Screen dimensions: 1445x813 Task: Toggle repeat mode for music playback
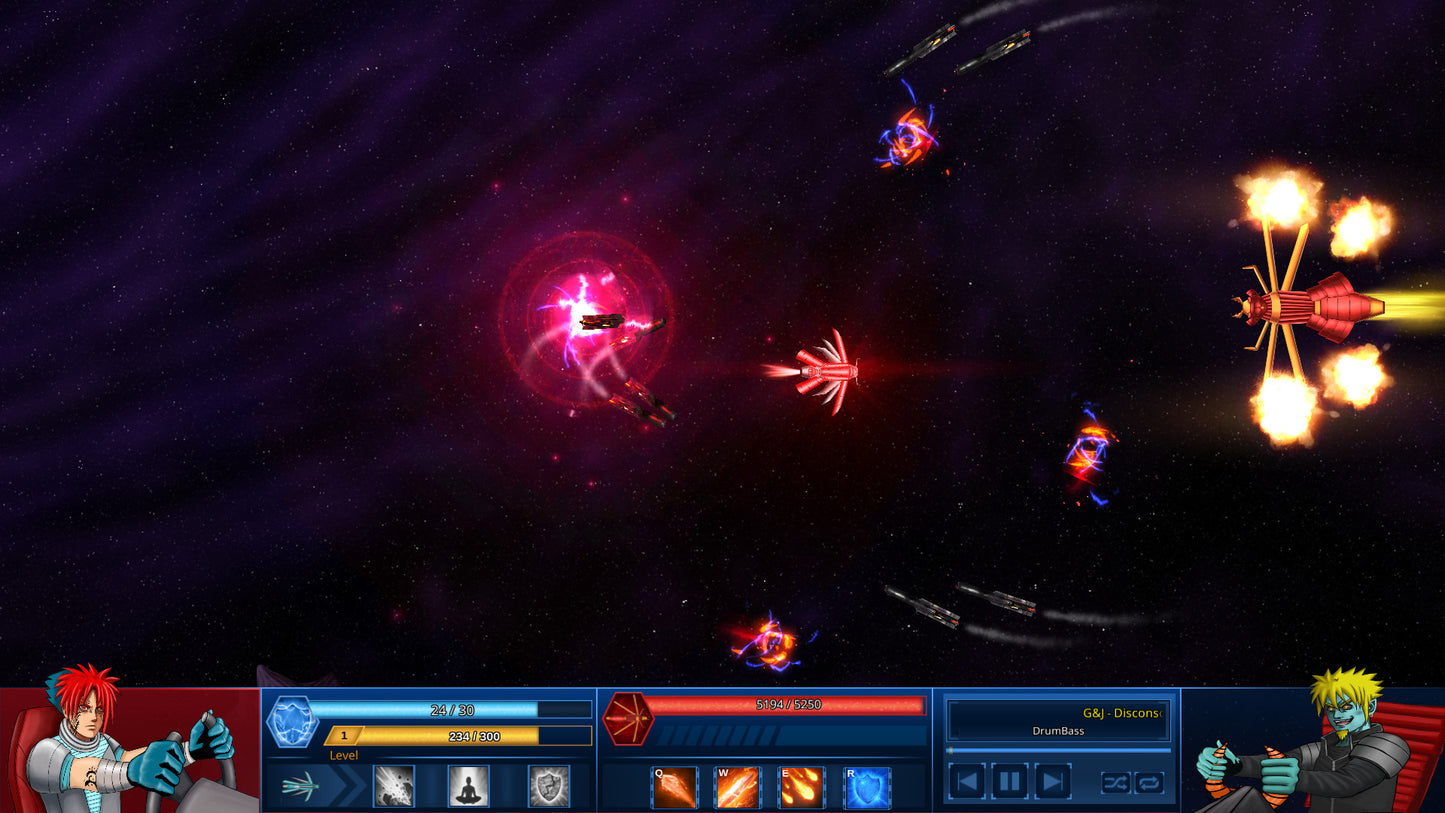coord(1150,781)
